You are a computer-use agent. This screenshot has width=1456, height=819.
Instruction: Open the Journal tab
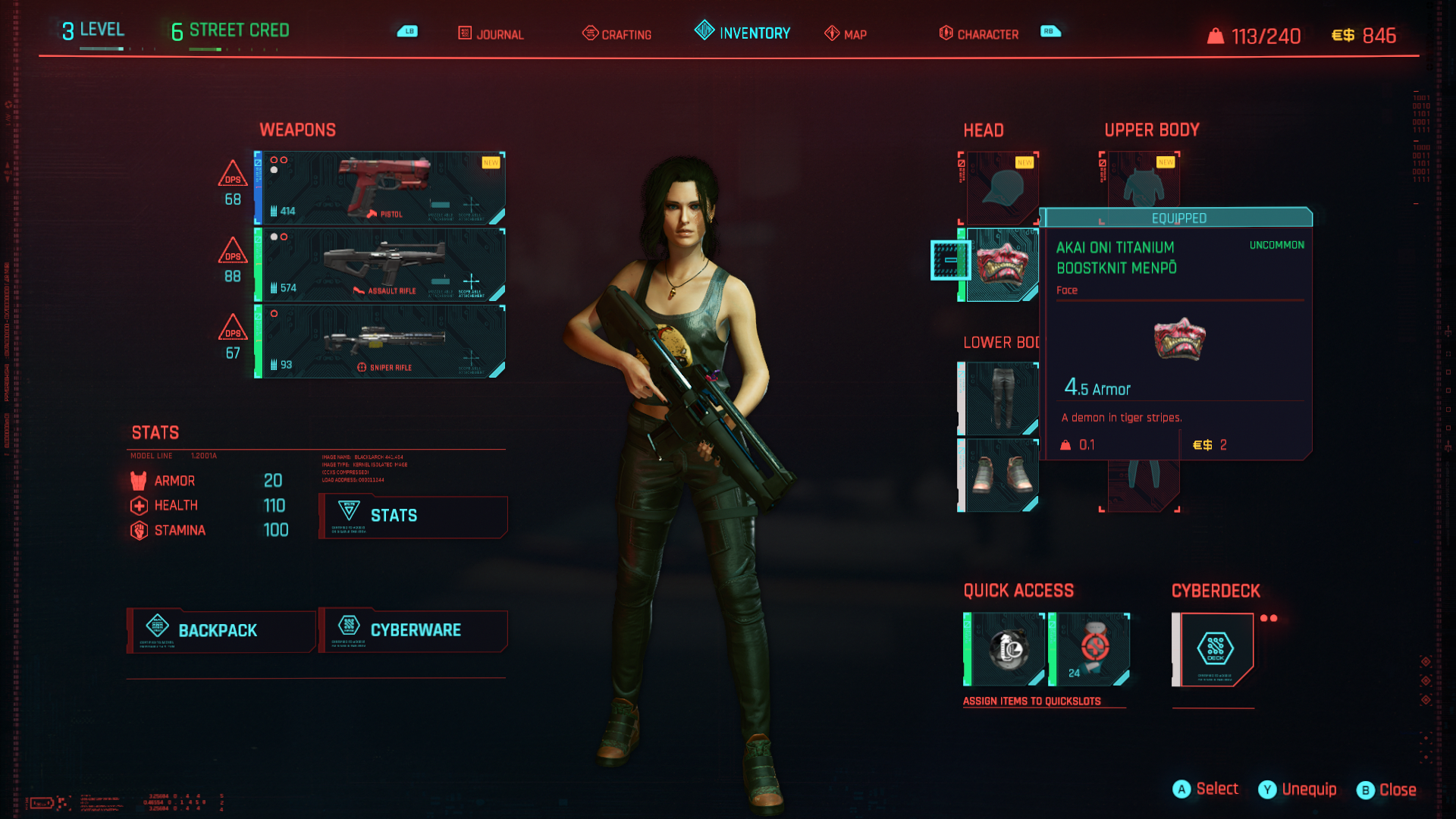pos(491,34)
